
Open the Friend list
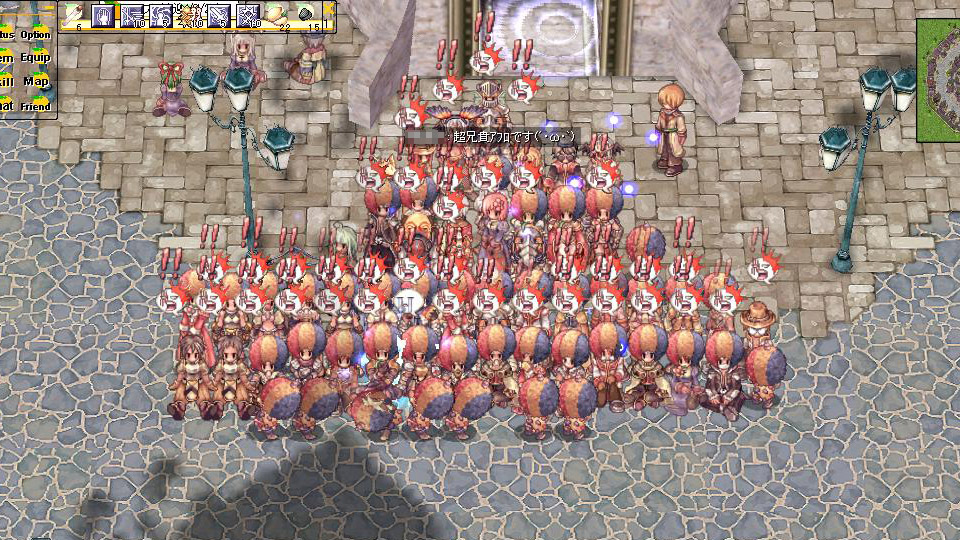[x=36, y=105]
